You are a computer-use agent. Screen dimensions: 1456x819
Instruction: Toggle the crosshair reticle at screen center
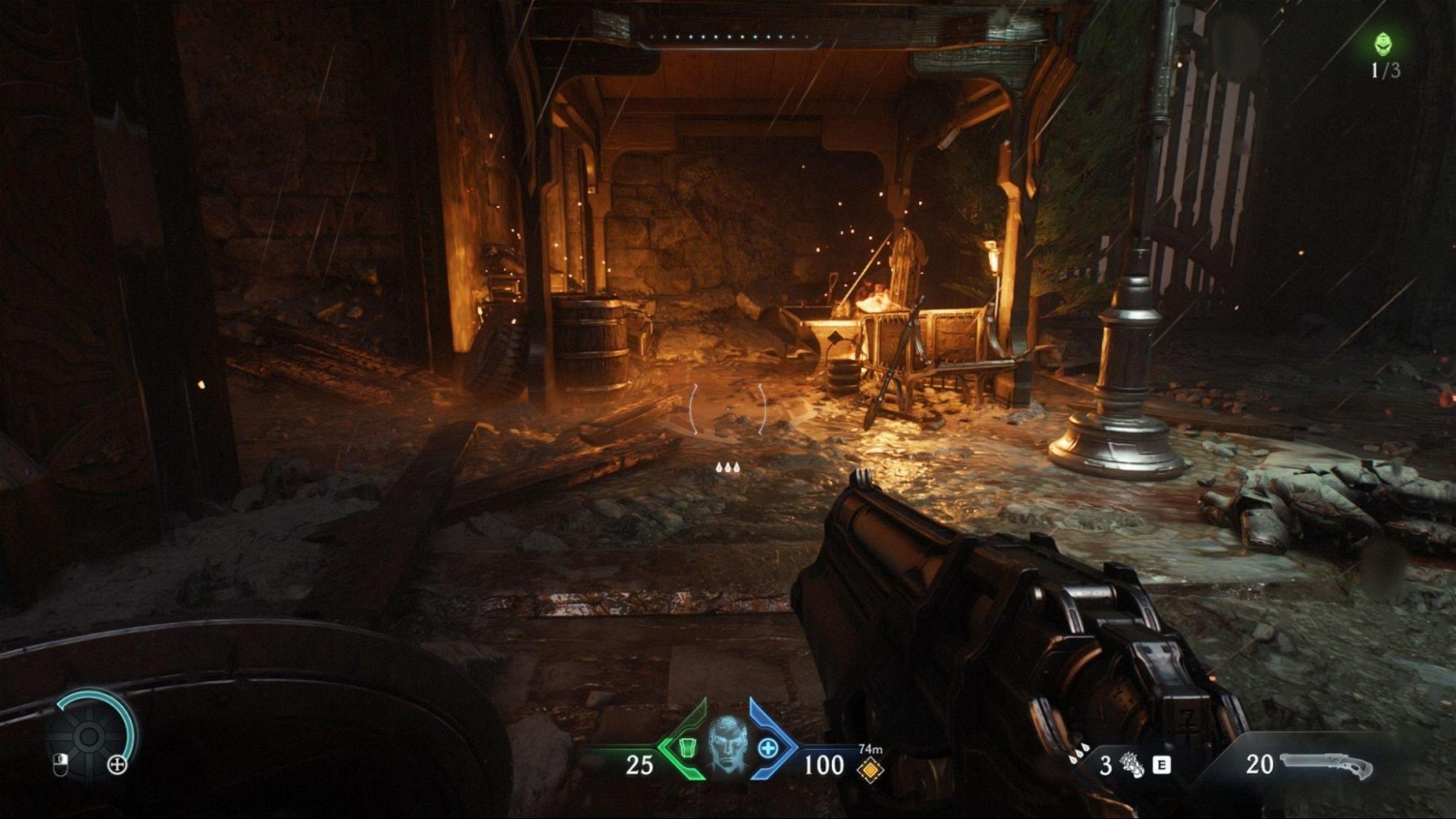click(728, 409)
